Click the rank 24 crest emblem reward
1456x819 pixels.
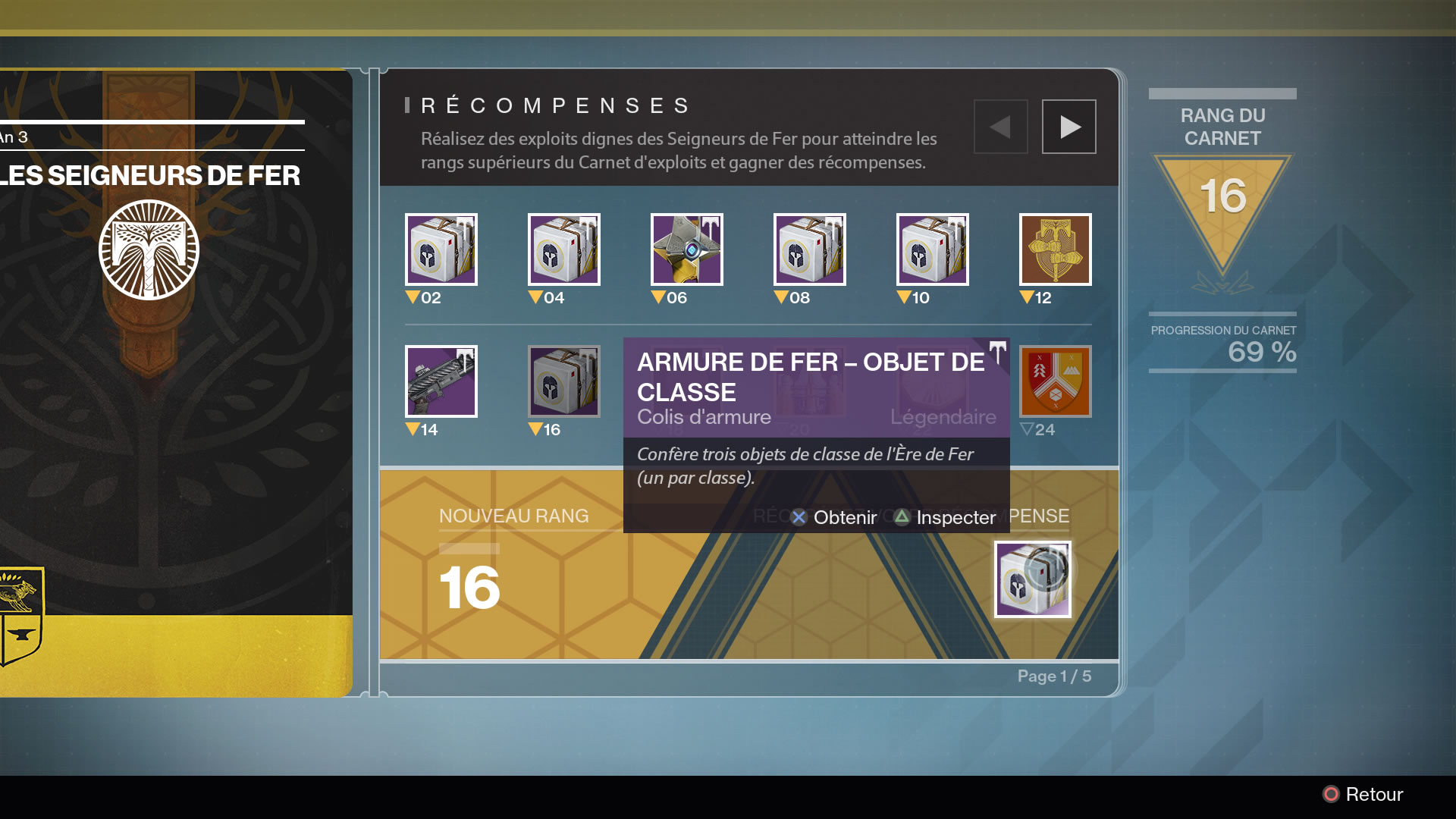(x=1055, y=381)
